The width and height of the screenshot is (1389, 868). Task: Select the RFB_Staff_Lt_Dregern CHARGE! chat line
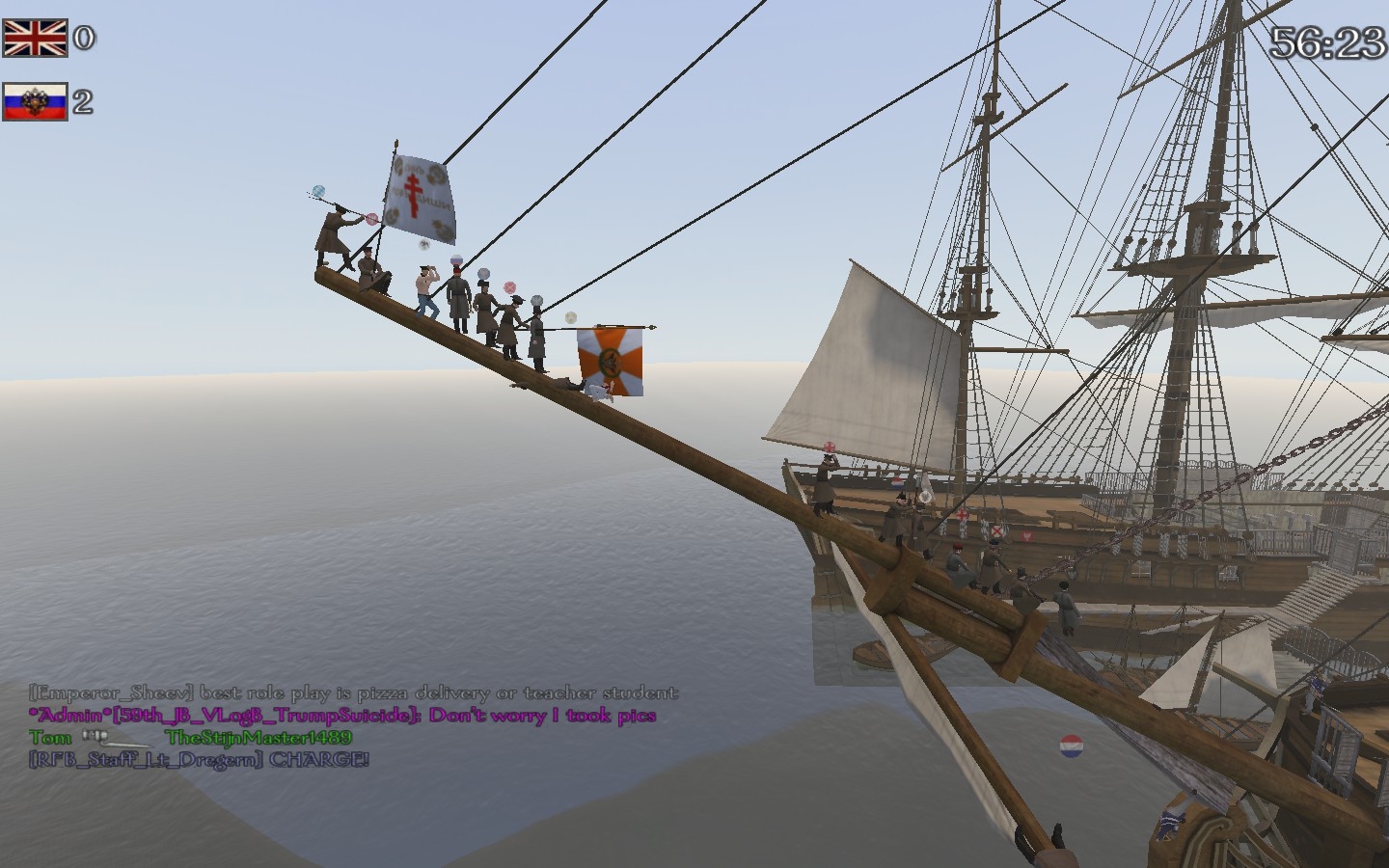[199, 760]
